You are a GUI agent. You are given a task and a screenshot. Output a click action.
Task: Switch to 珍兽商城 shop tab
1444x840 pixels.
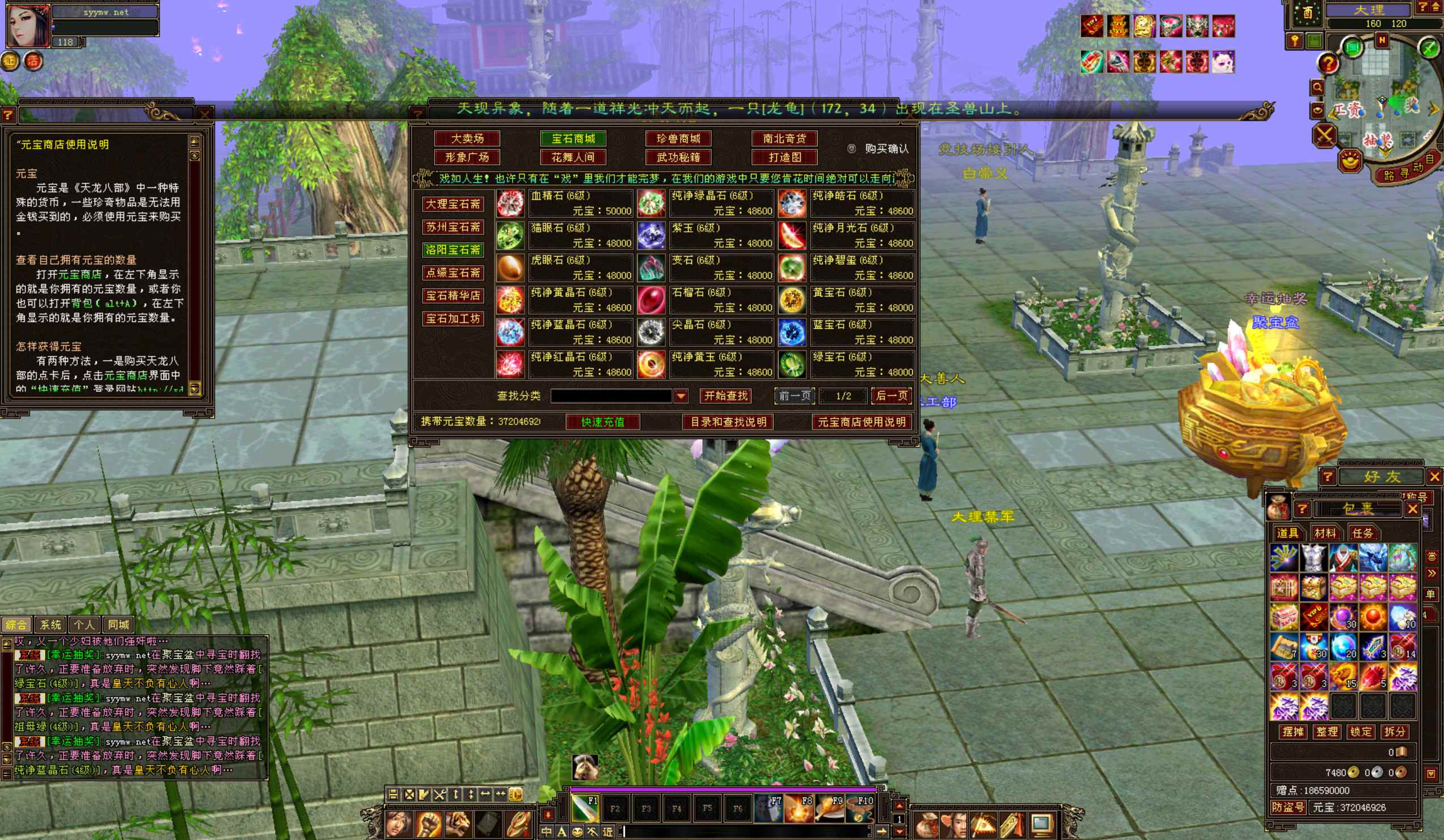[x=678, y=139]
